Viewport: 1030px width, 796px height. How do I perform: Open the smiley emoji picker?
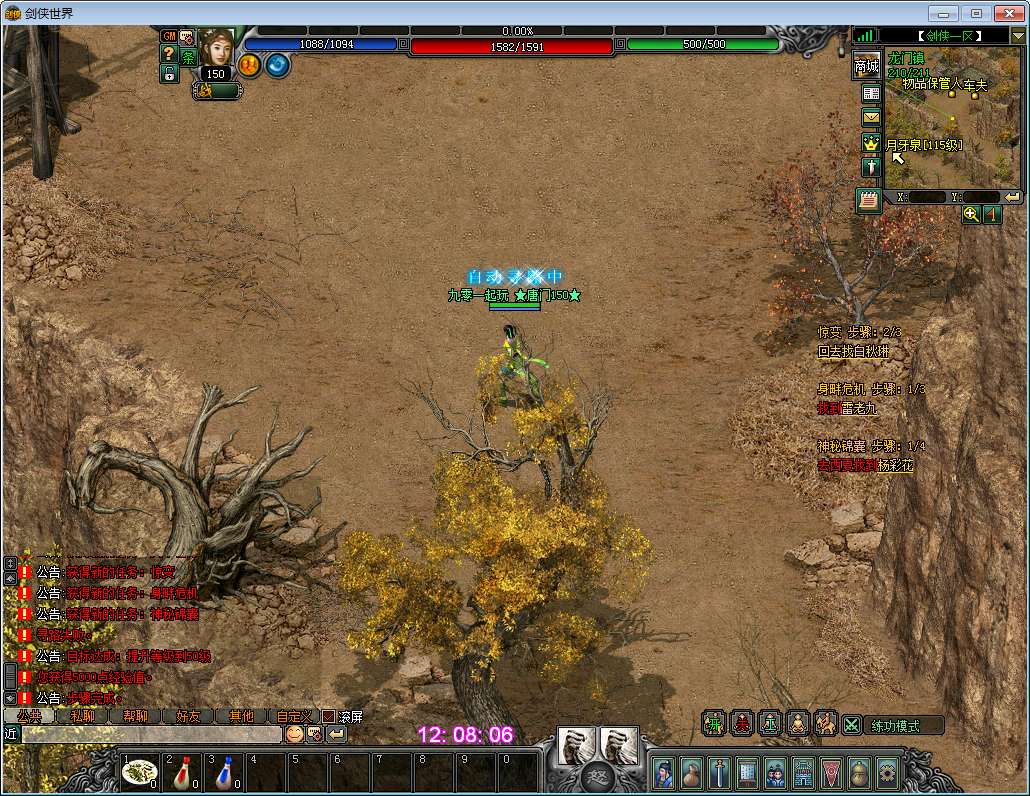[x=294, y=734]
